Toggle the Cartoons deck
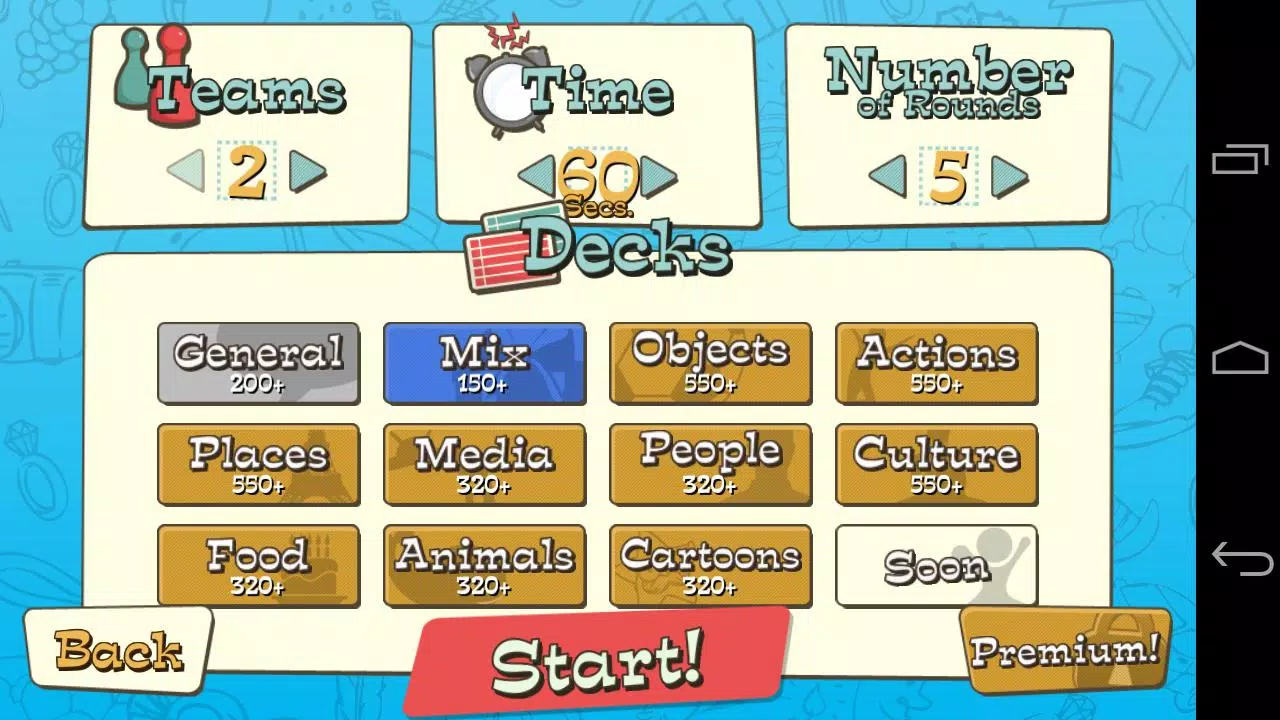The width and height of the screenshot is (1280, 720). [710, 565]
